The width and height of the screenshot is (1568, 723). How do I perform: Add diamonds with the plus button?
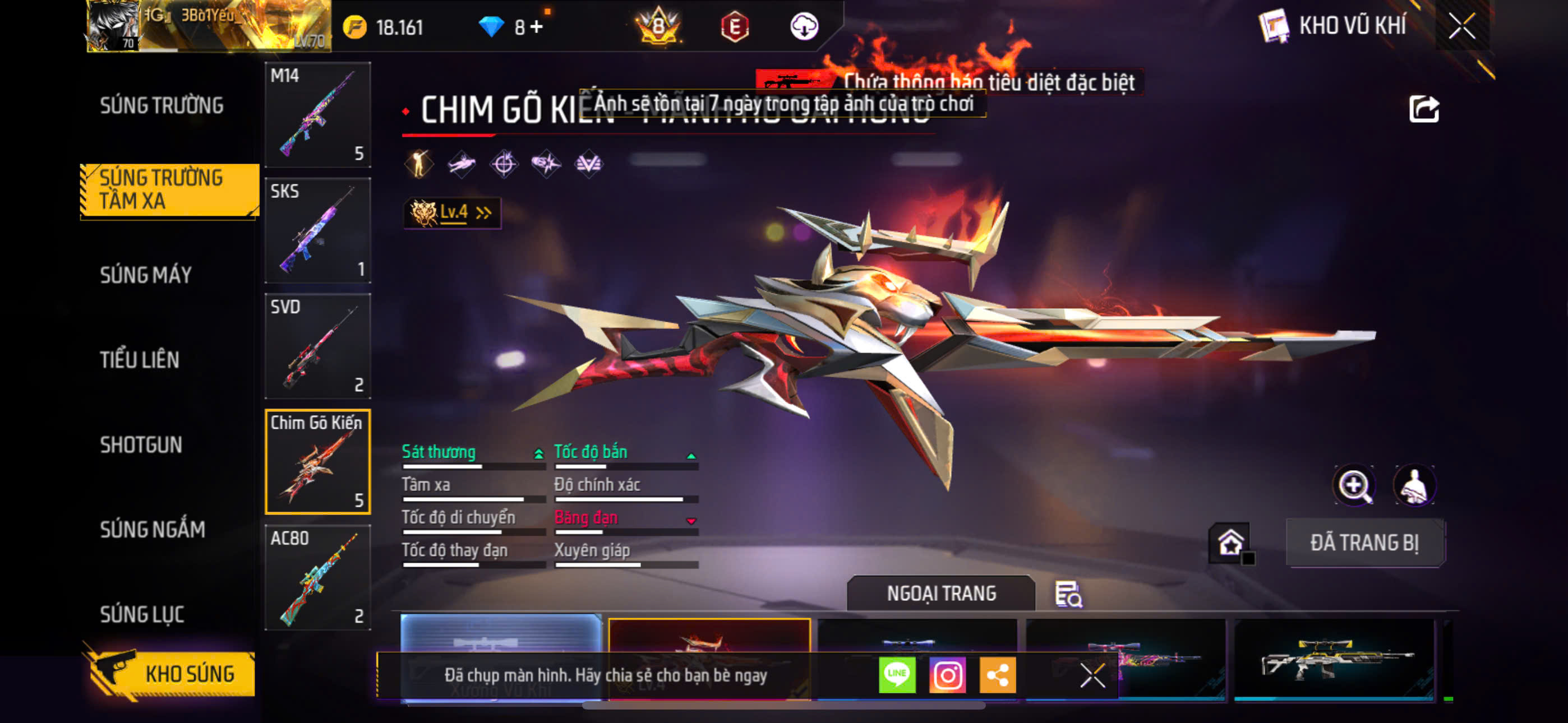pyautogui.click(x=536, y=27)
